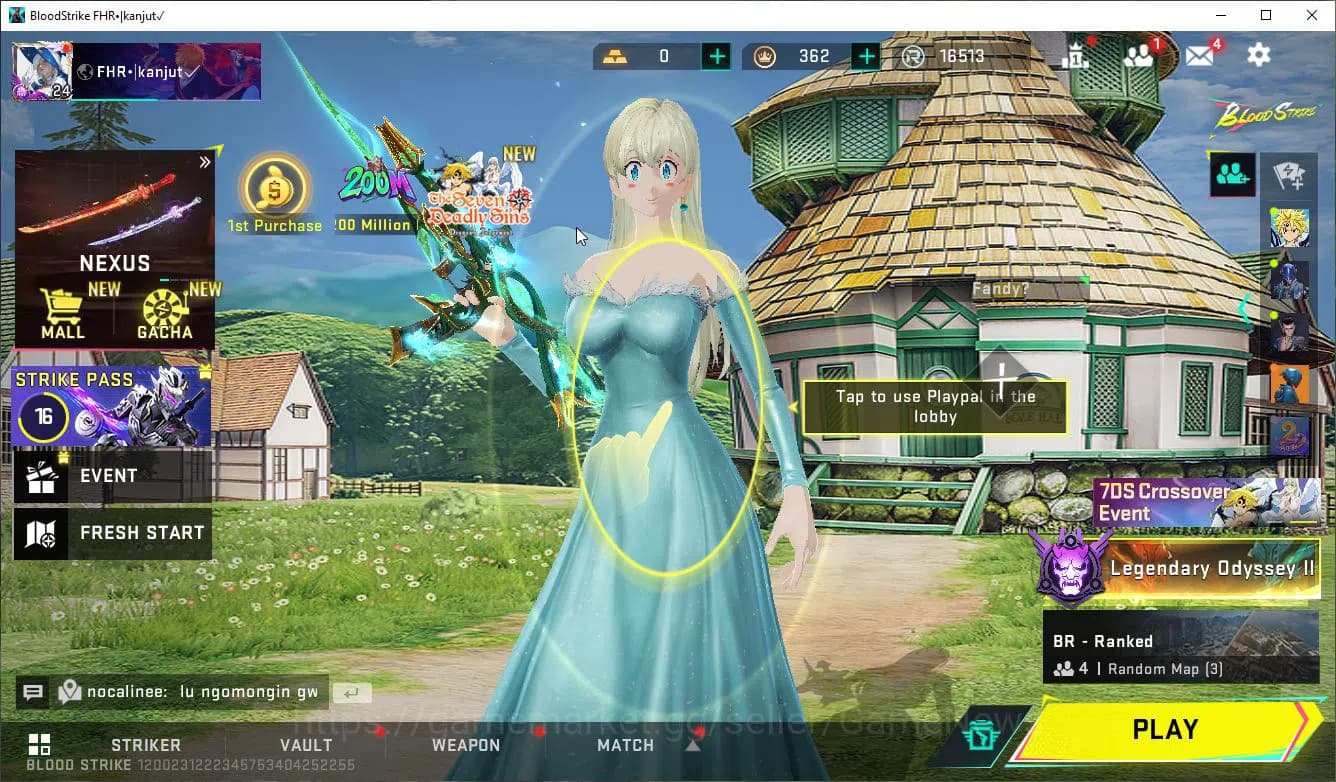
Task: Open the team invite icon in right sidebar
Action: pyautogui.click(x=1232, y=173)
